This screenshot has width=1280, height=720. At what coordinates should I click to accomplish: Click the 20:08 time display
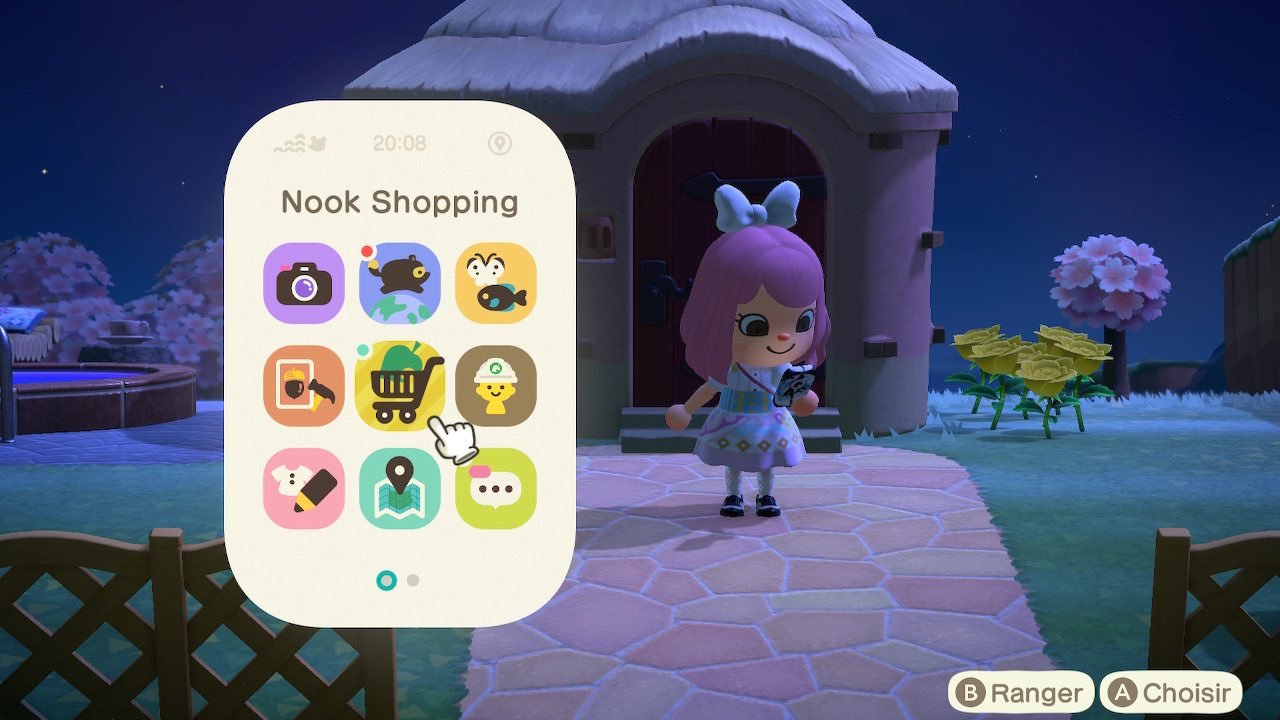(x=400, y=144)
